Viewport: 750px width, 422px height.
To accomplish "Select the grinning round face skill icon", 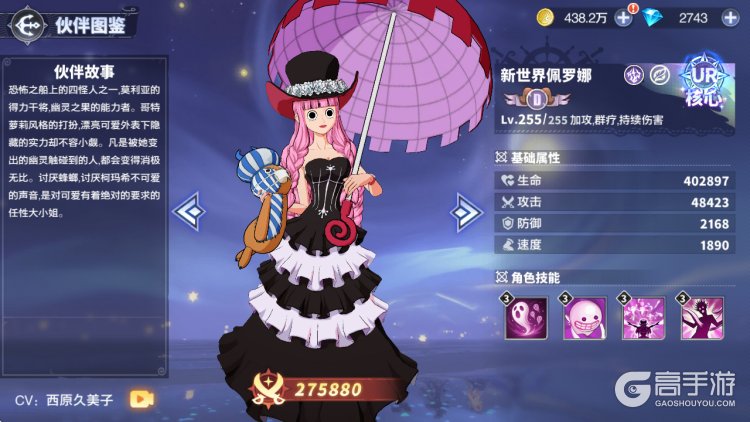I will point(581,320).
